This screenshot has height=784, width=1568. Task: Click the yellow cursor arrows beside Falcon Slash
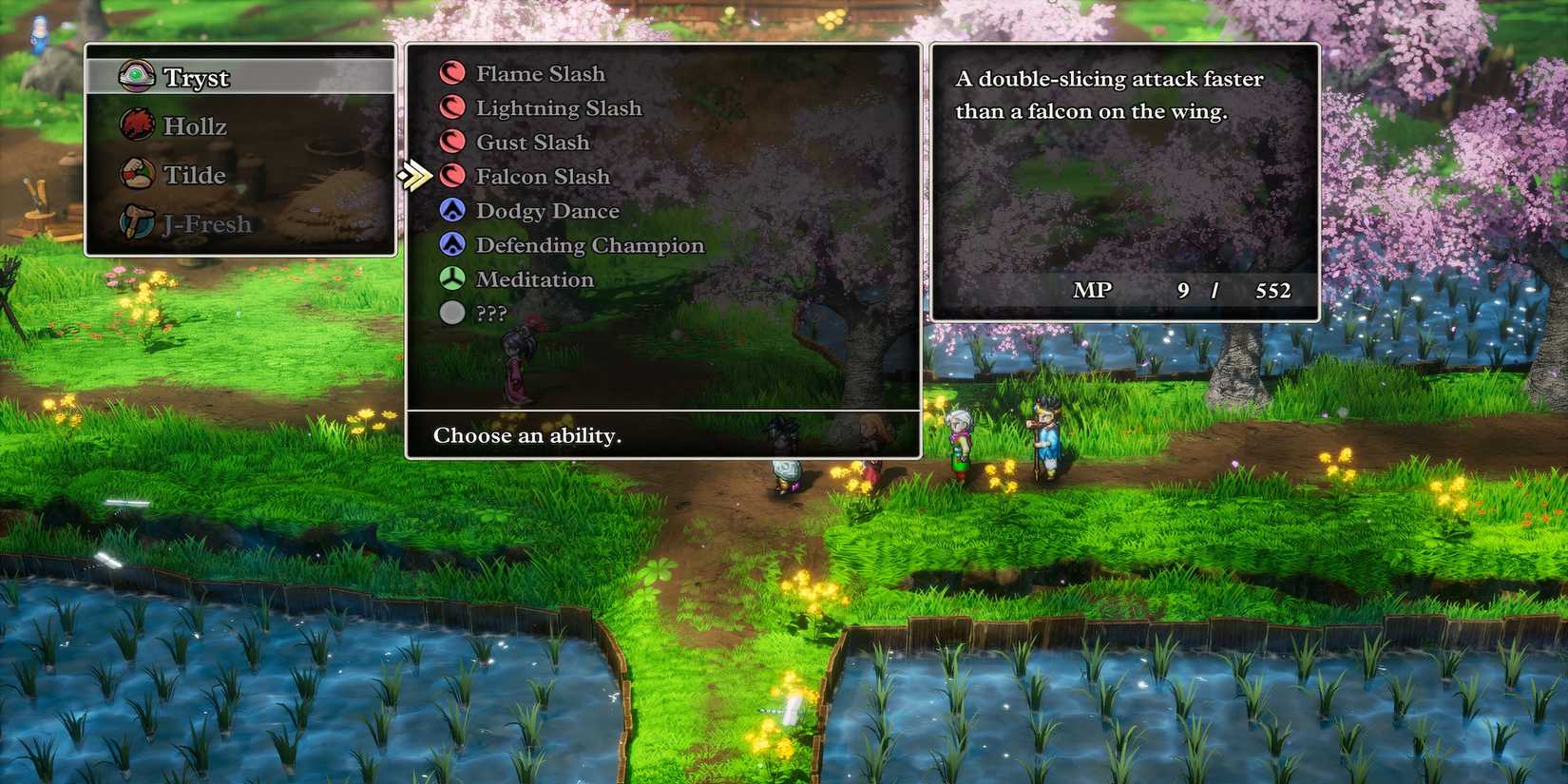414,176
